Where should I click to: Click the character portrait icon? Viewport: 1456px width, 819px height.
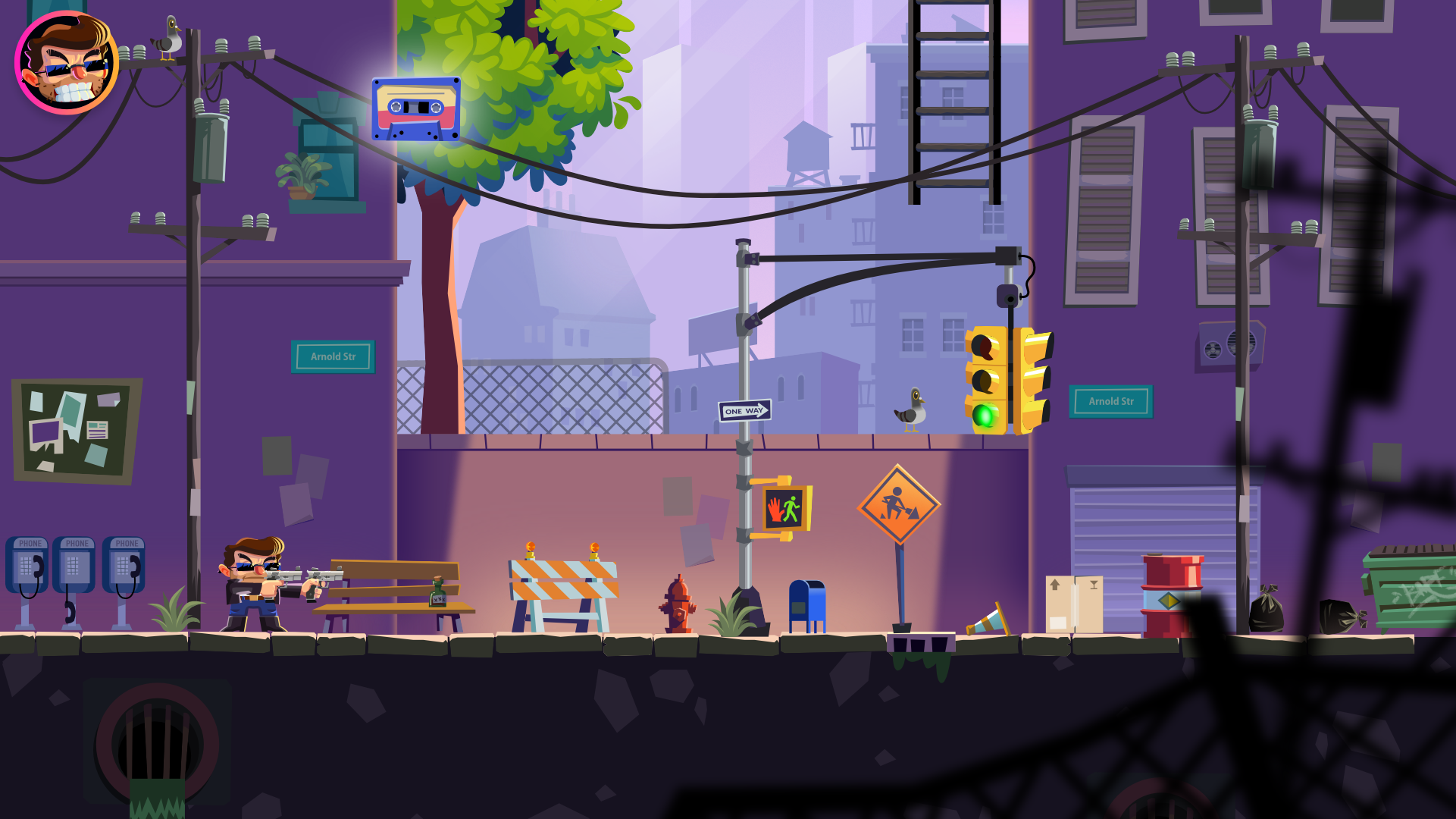[x=67, y=64]
